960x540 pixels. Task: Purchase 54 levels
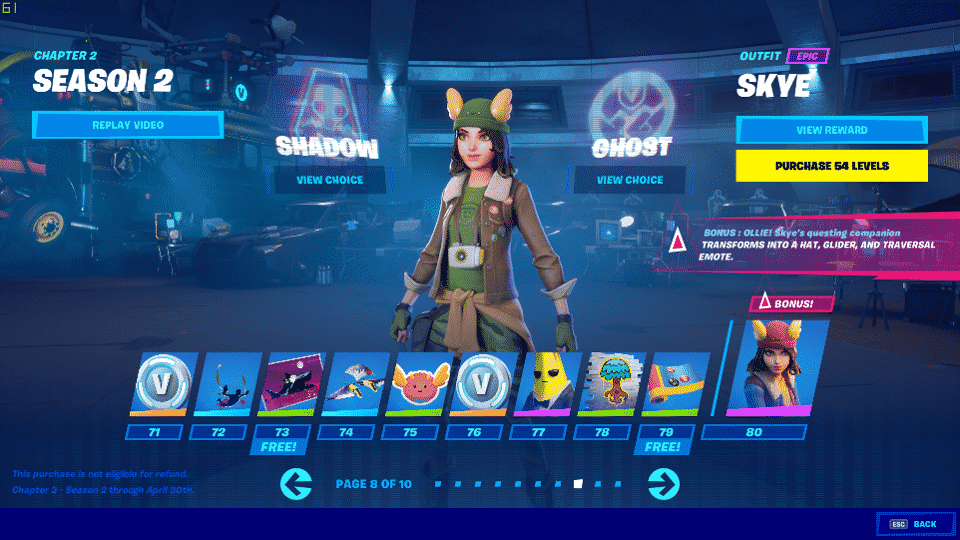pos(831,165)
